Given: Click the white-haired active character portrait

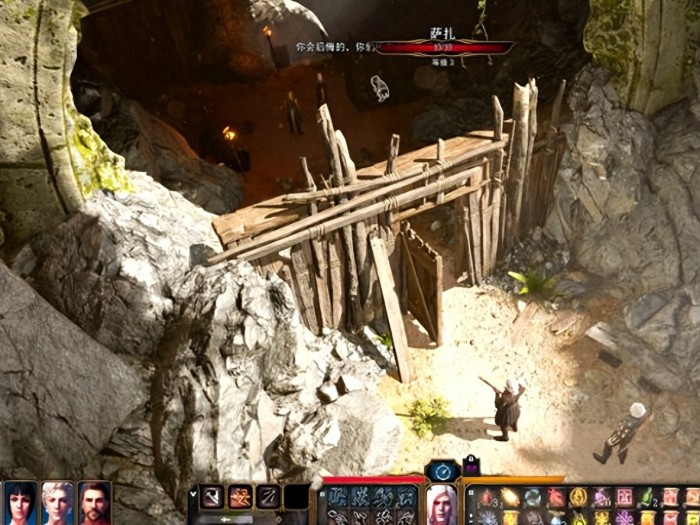Looking at the screenshot, I should [x=441, y=503].
